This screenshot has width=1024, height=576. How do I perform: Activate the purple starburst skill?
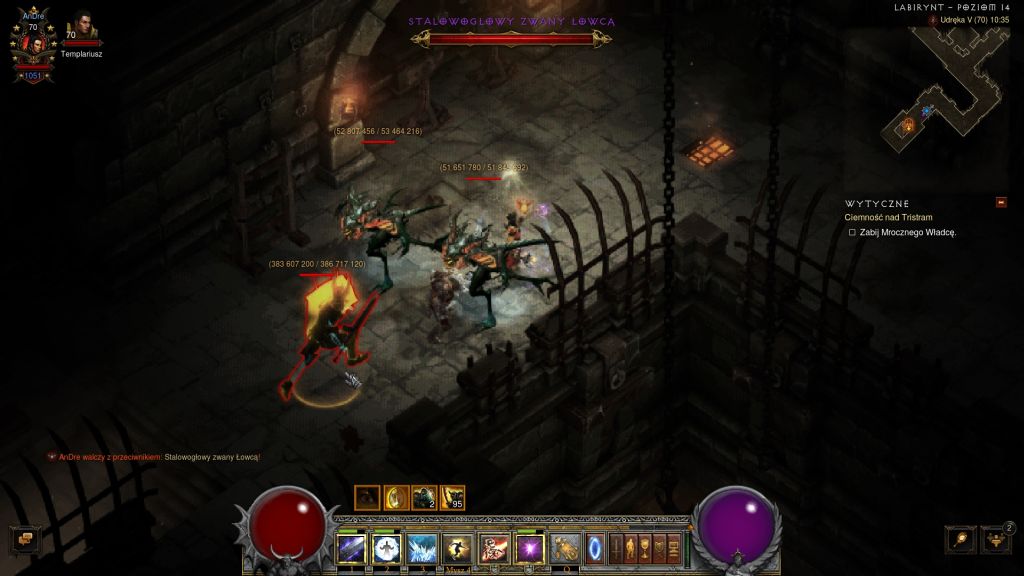pyautogui.click(x=528, y=548)
